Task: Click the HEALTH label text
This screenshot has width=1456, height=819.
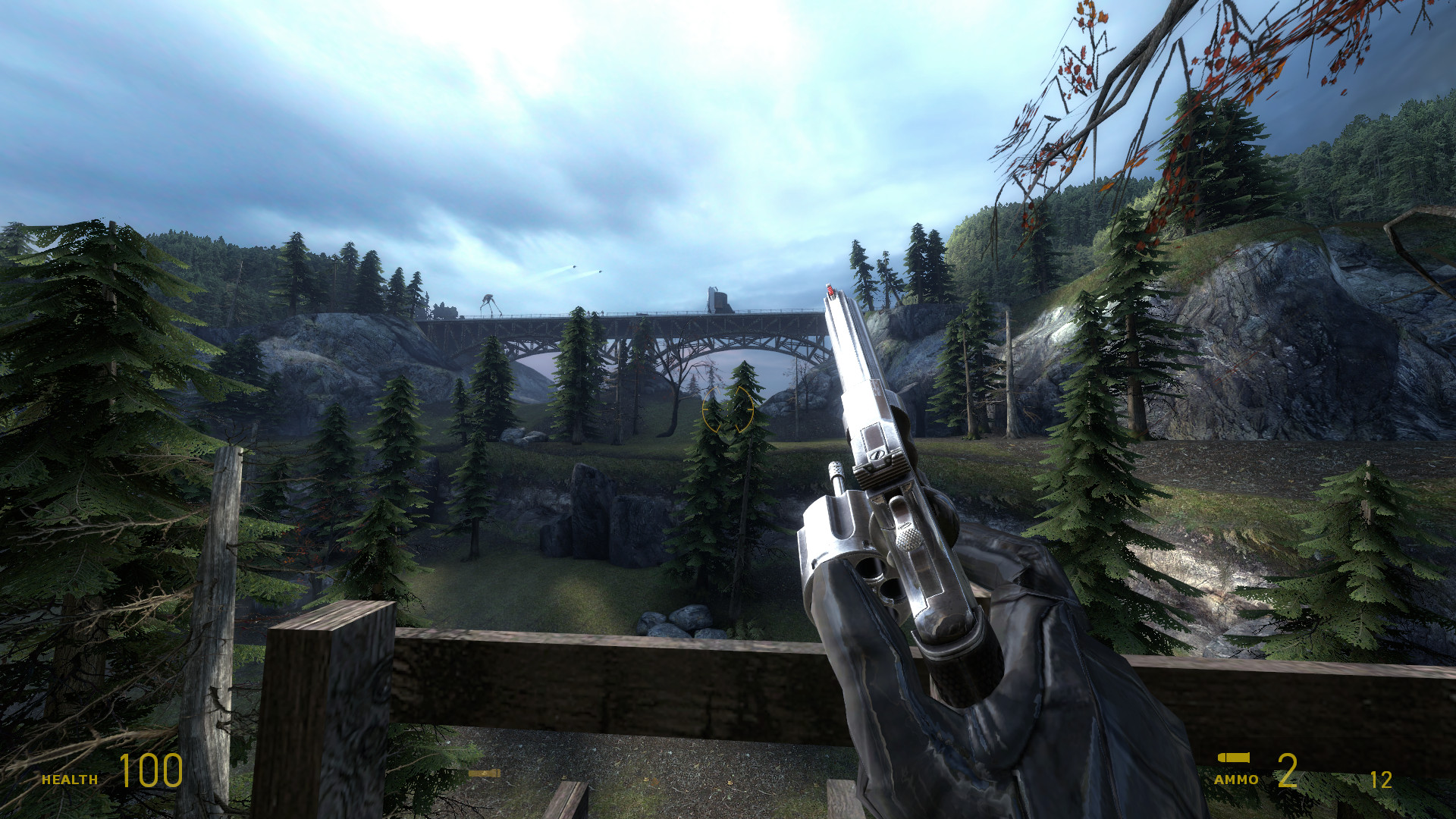Action: coord(70,777)
